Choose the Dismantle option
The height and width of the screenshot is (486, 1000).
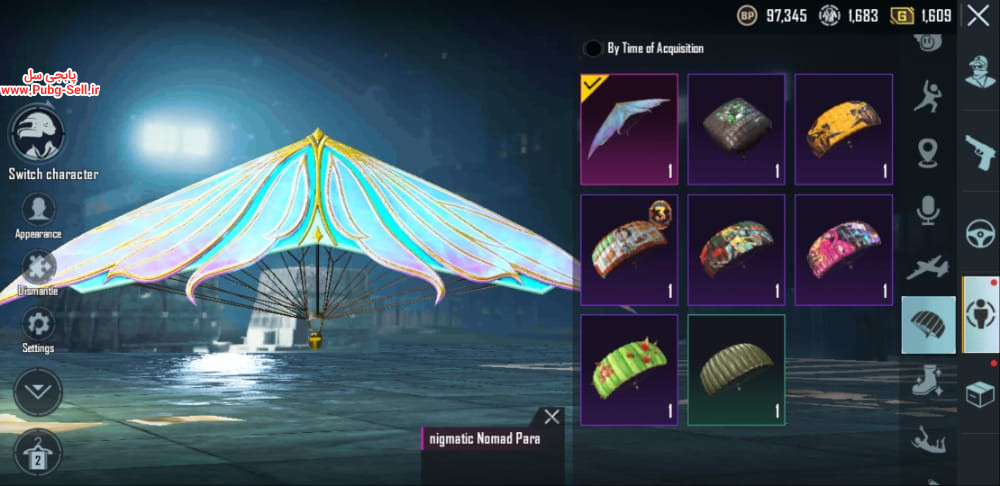(x=39, y=267)
